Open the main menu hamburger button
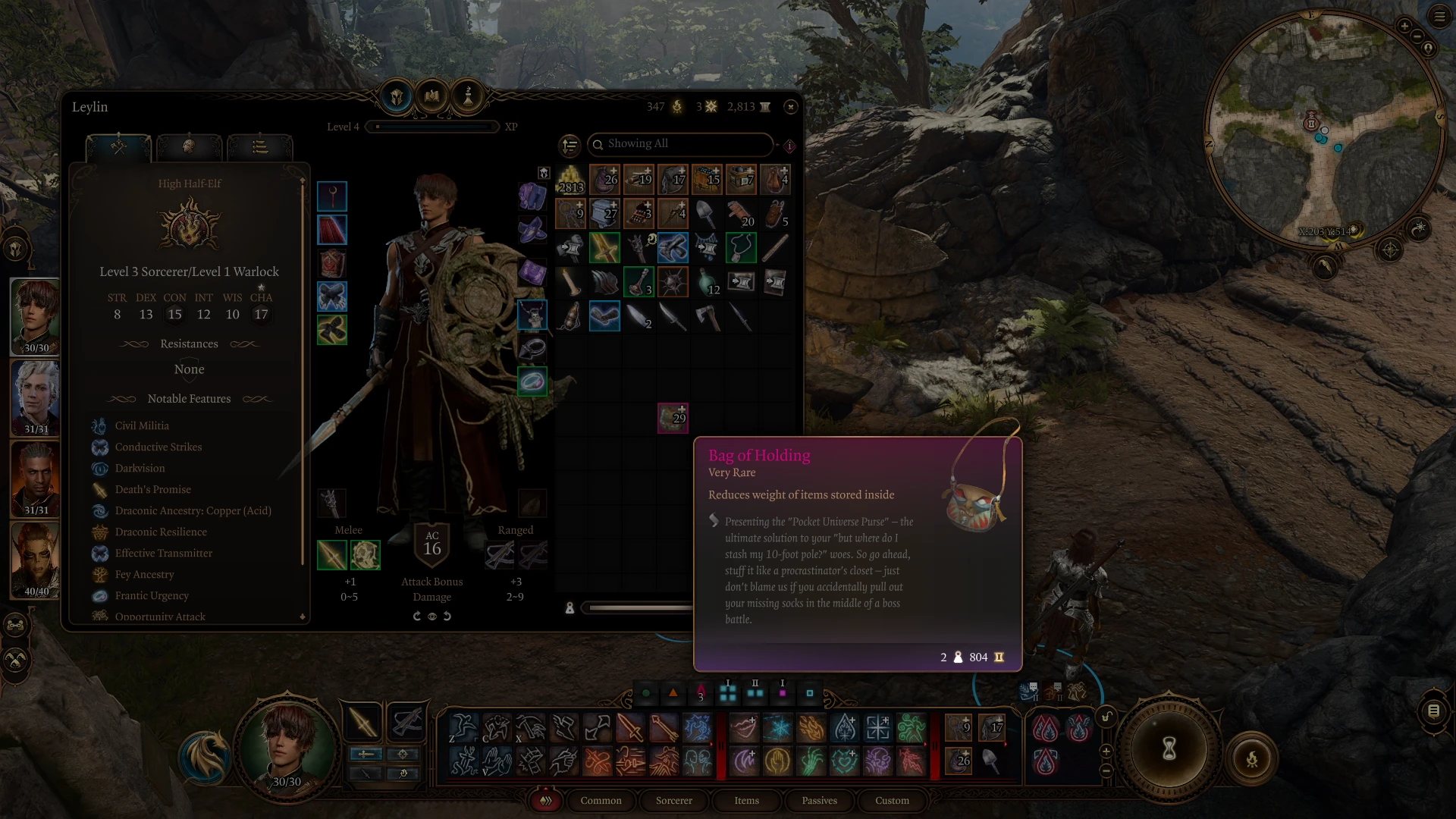Image resolution: width=1456 pixels, height=819 pixels. coord(1439,17)
